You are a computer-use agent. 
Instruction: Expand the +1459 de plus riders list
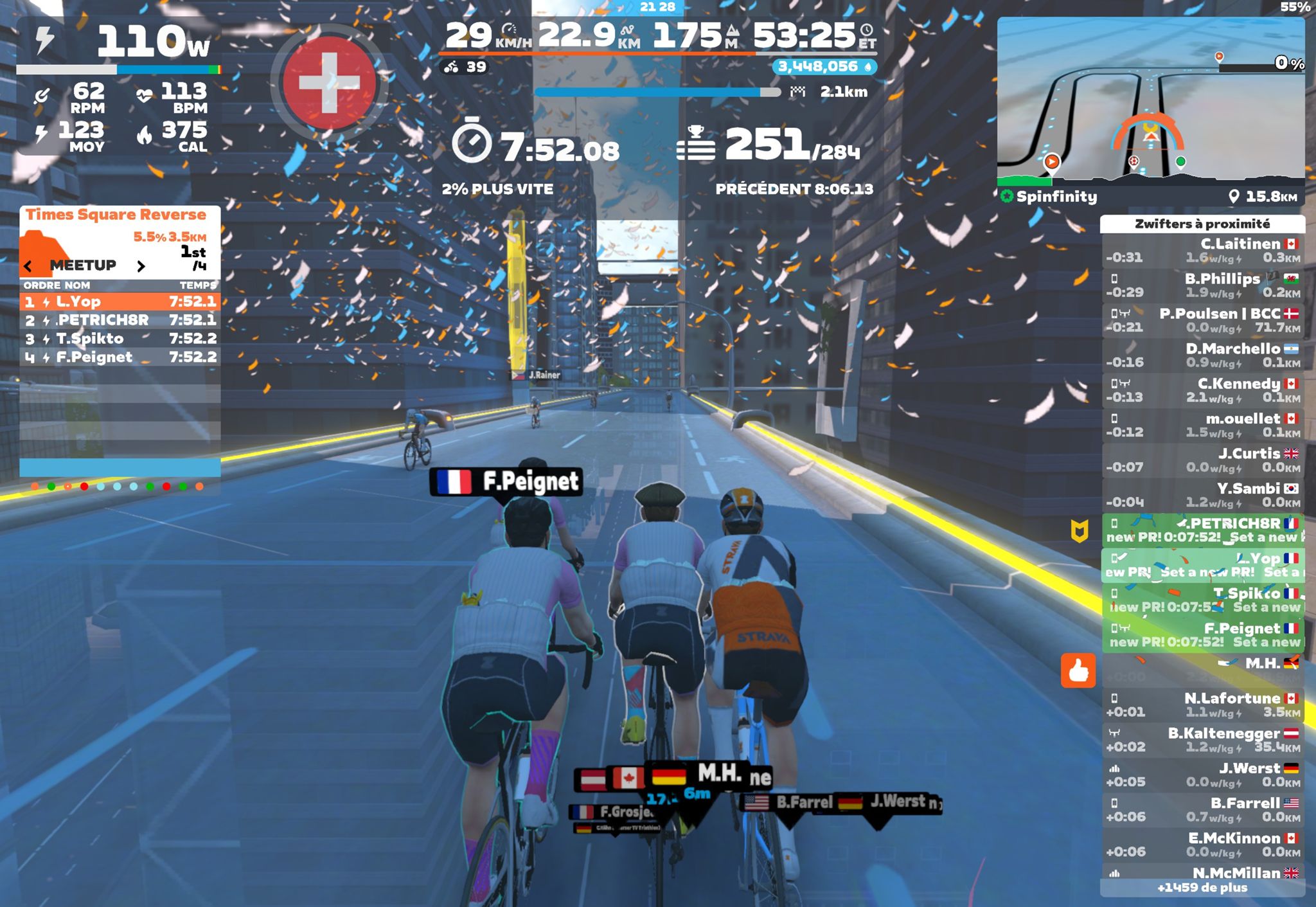point(1202,888)
